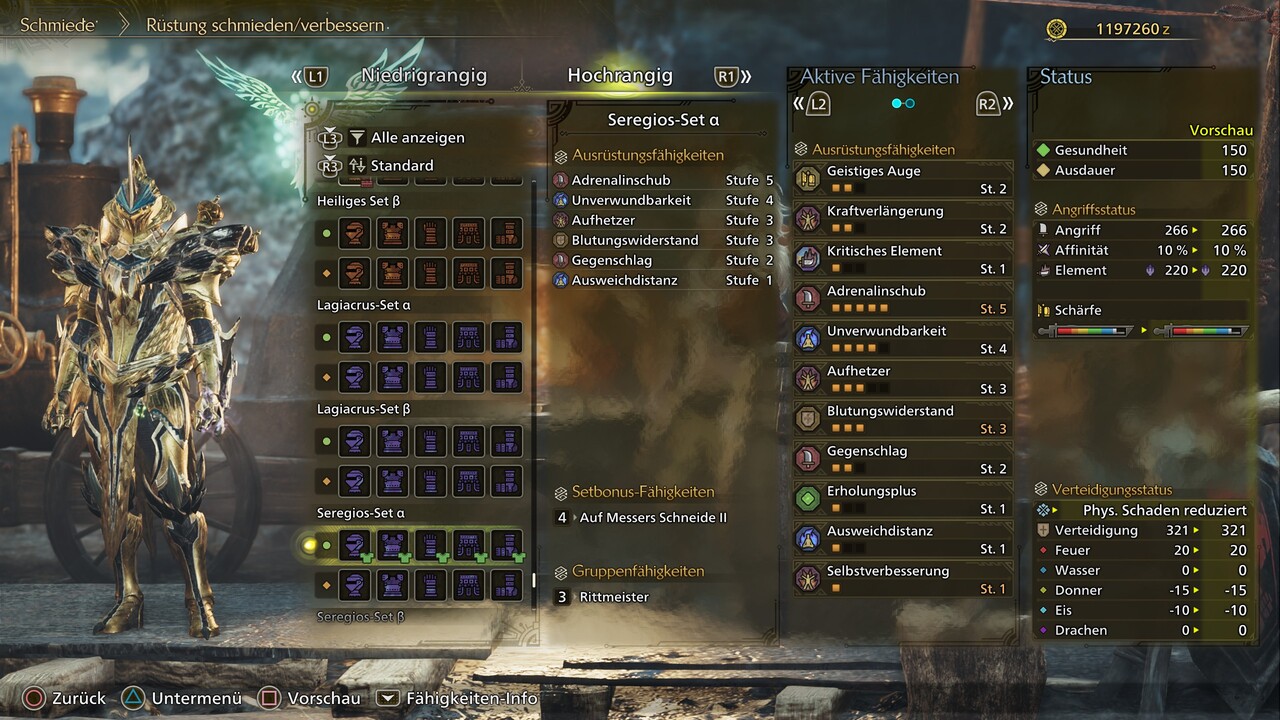
Task: Change the Standard sort order
Action: click(402, 166)
